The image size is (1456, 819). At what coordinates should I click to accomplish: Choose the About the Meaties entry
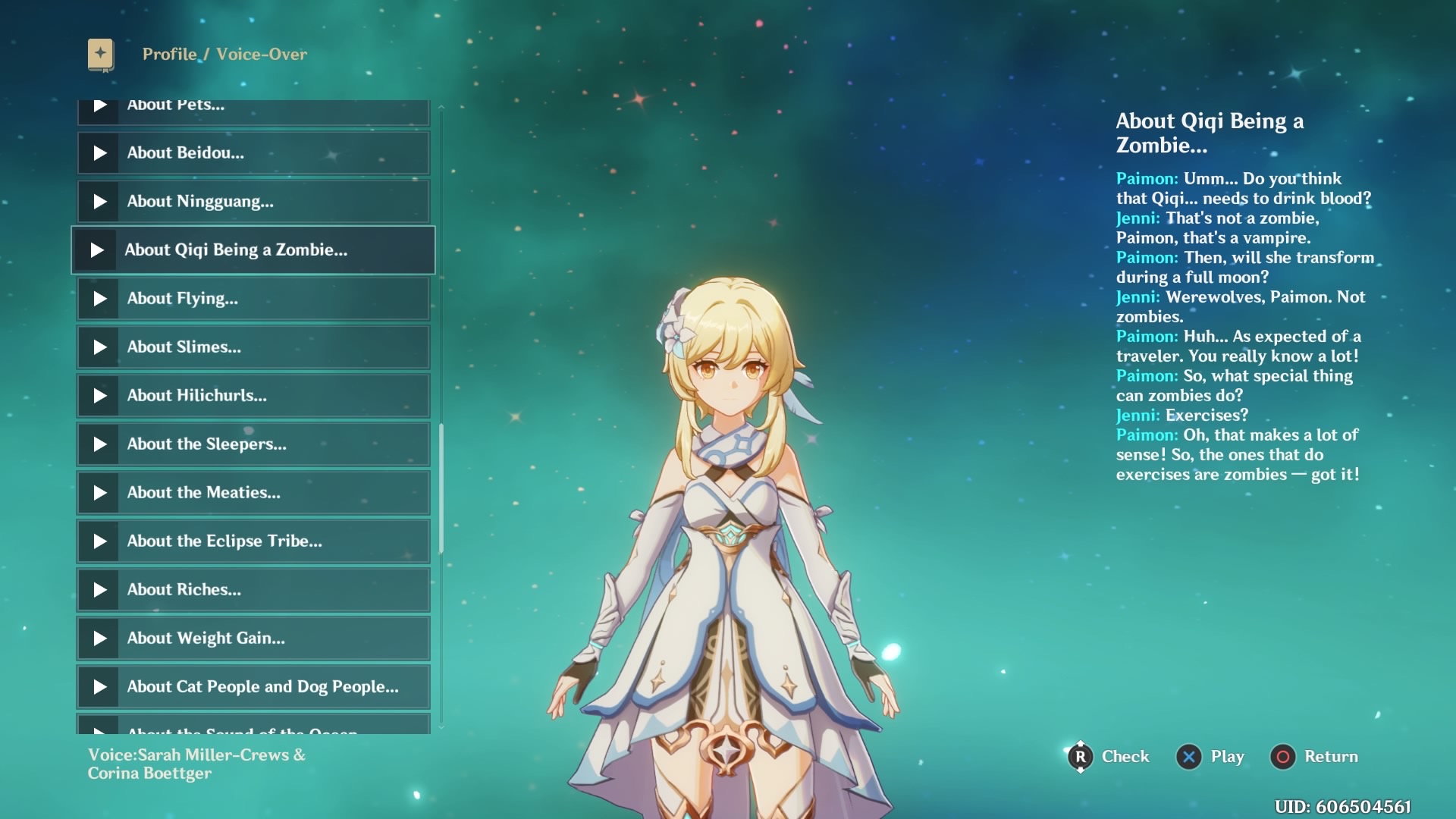click(x=253, y=493)
